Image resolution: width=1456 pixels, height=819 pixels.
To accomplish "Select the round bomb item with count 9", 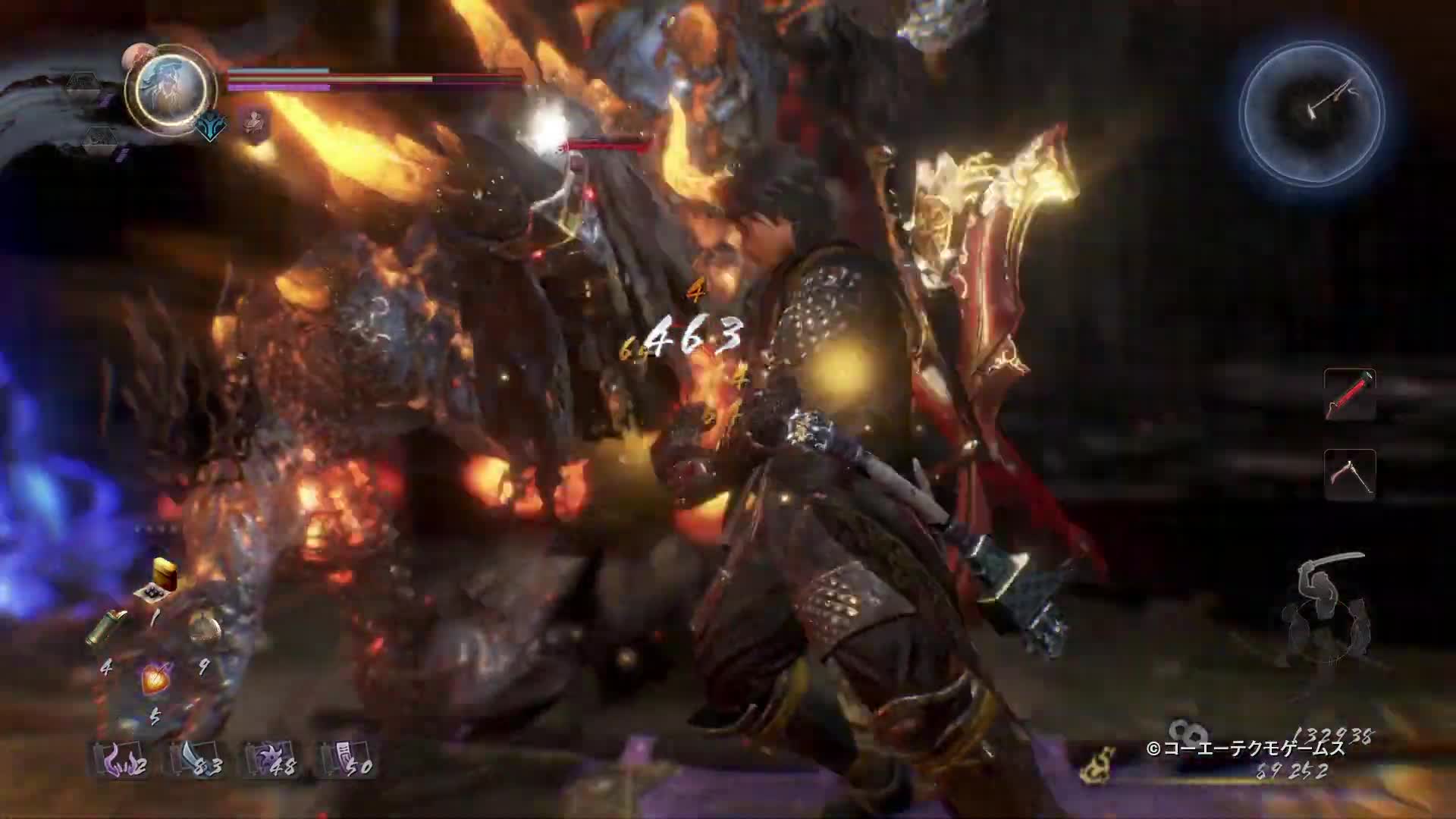I will pos(205,631).
